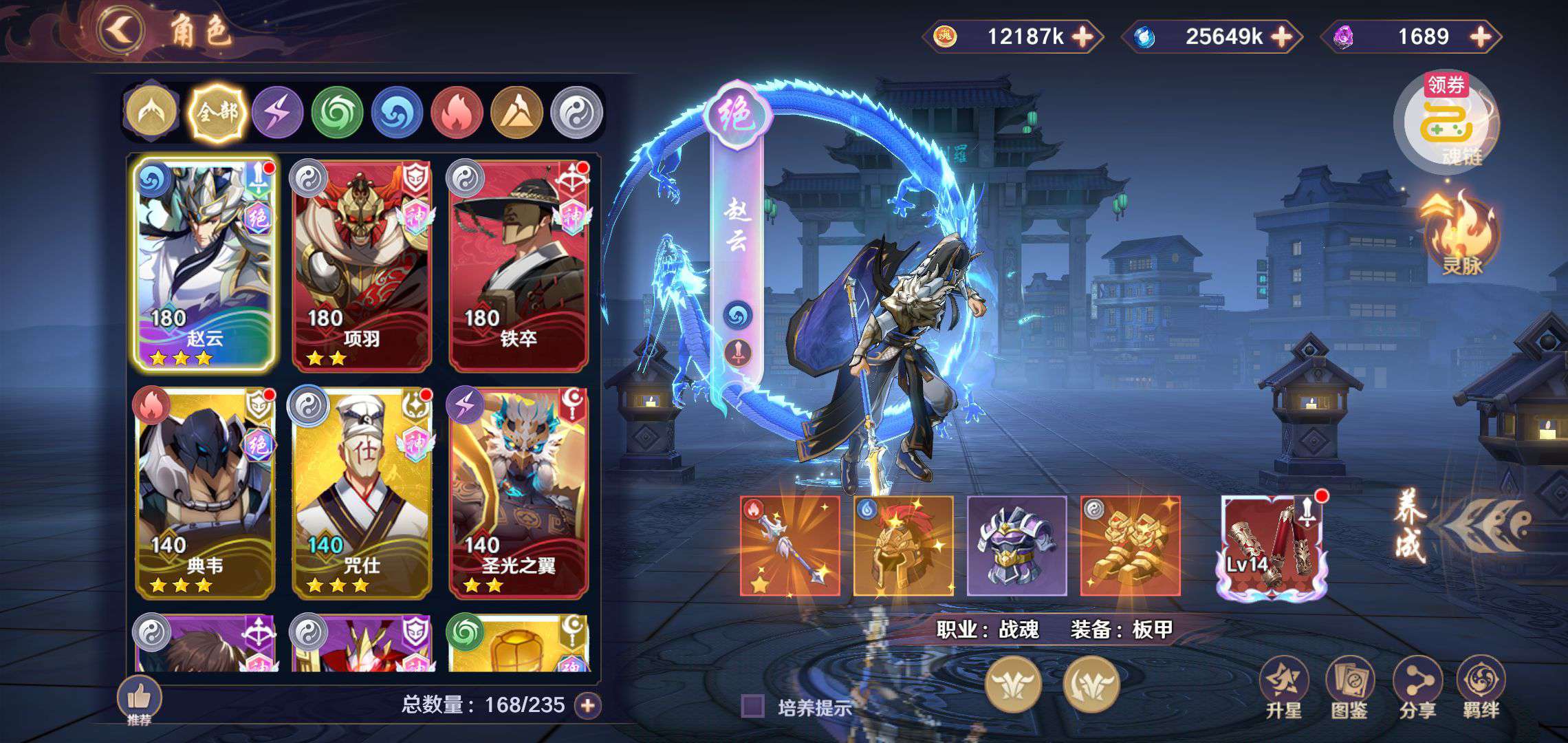1568x743 pixels.
Task: Choose the 圣光之翼 character card
Action: (519, 491)
